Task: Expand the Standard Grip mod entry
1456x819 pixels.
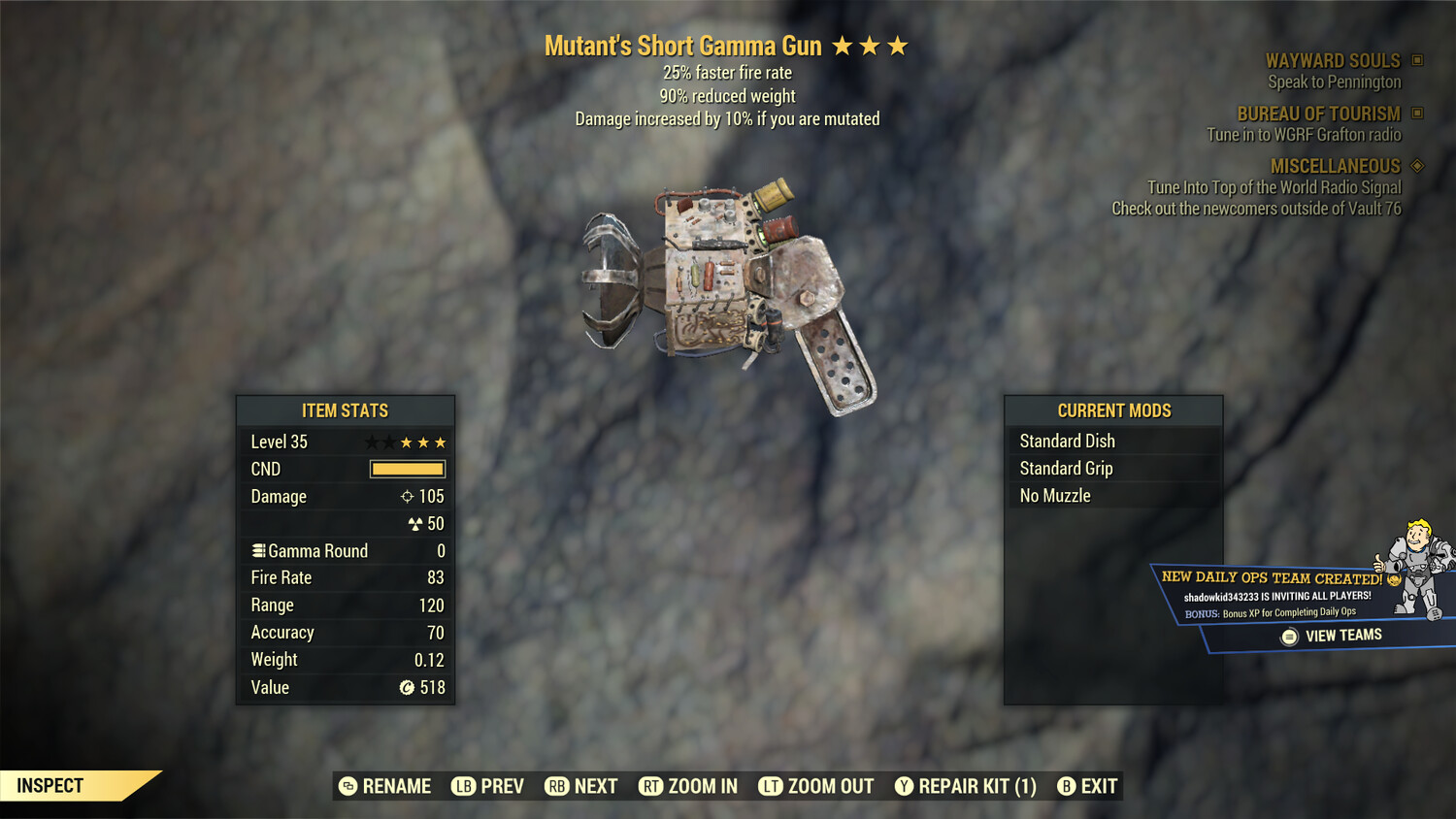Action: pyautogui.click(x=1065, y=468)
